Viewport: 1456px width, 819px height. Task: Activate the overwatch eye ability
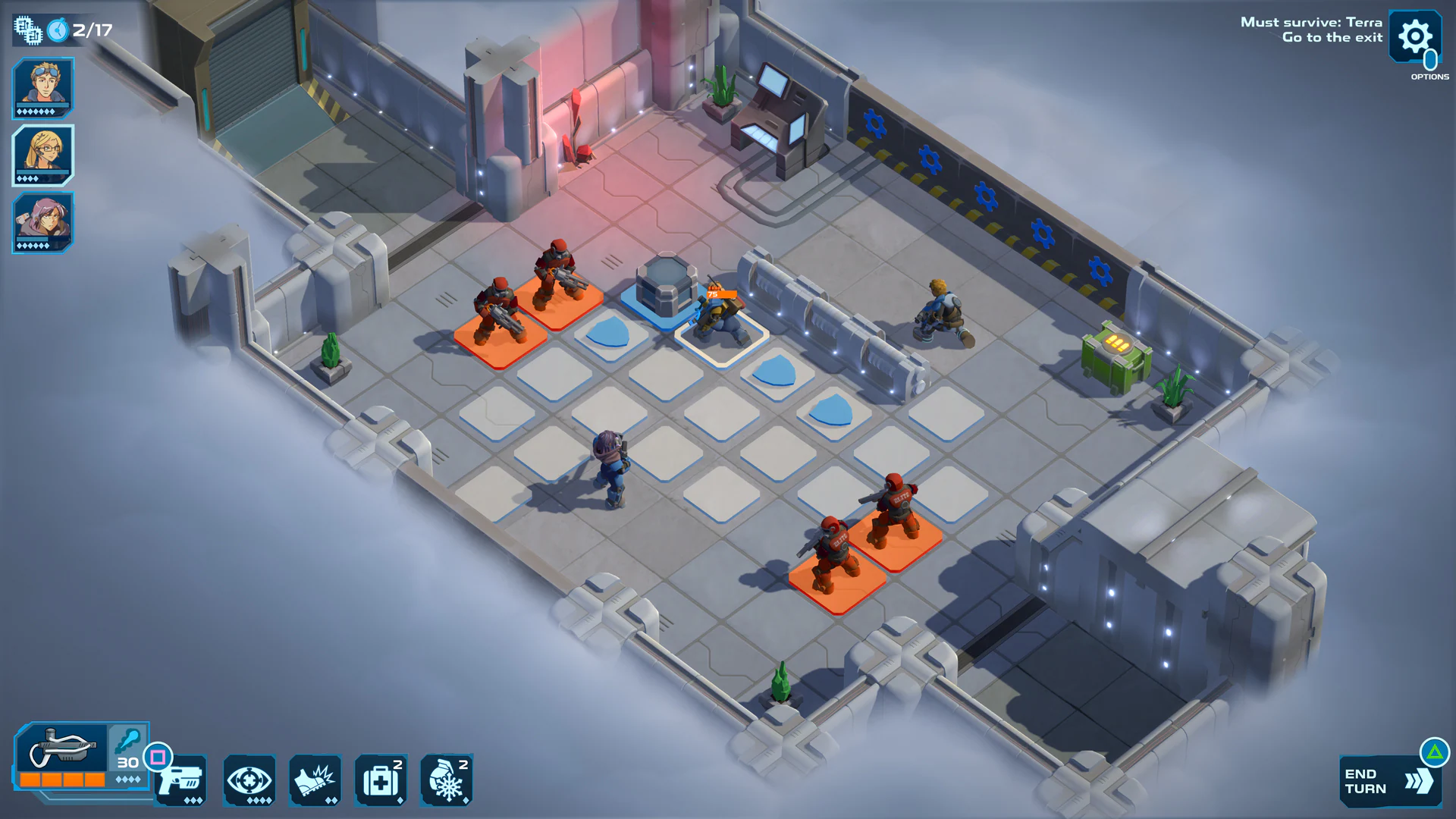coord(249,780)
